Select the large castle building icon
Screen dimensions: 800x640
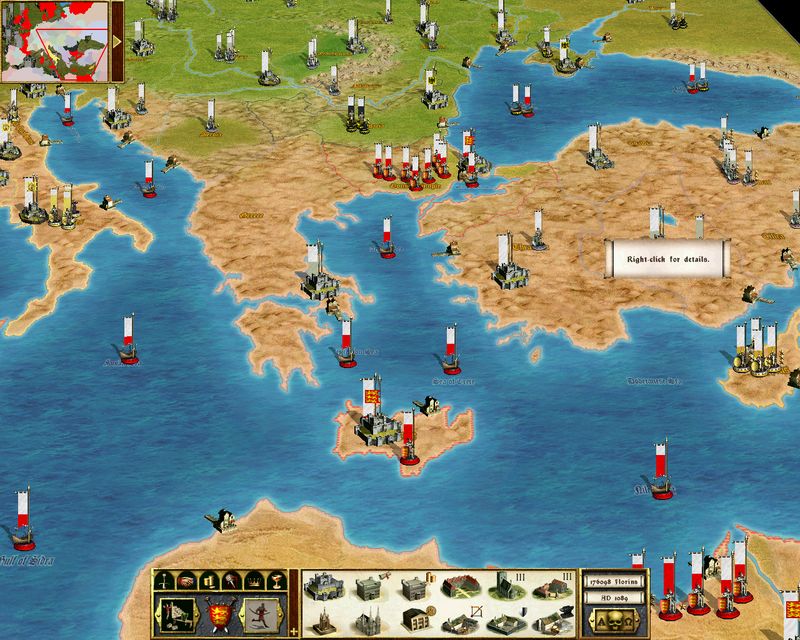(x=323, y=588)
